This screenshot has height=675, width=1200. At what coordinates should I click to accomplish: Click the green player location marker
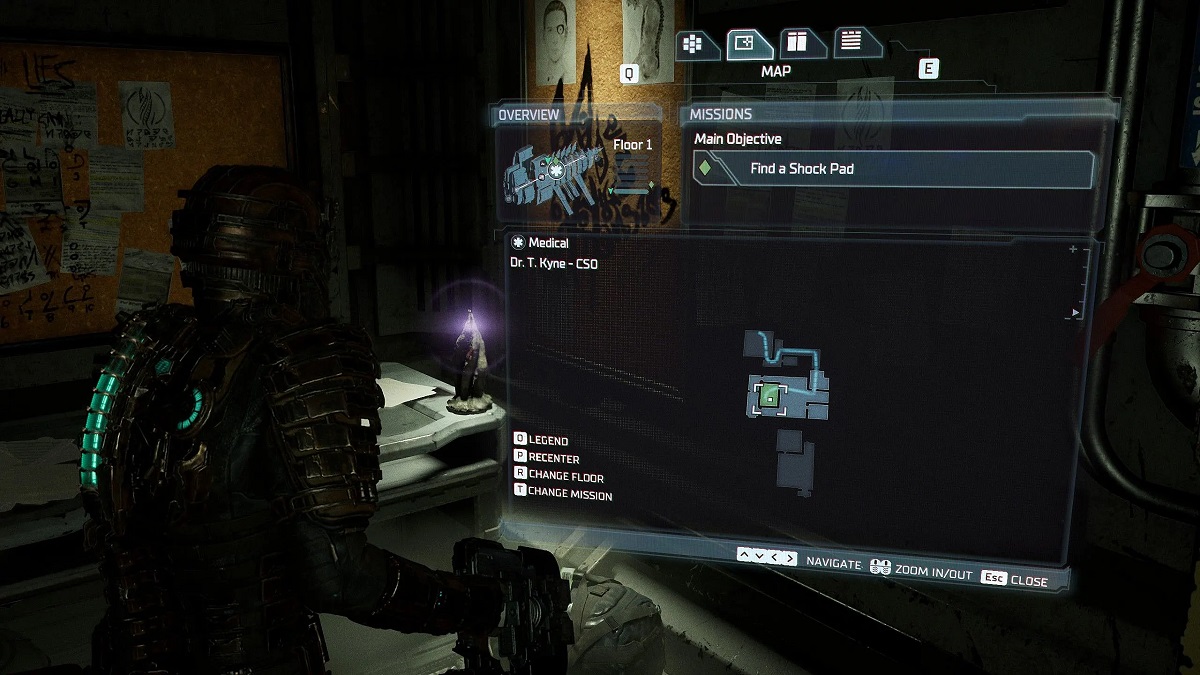(x=768, y=397)
